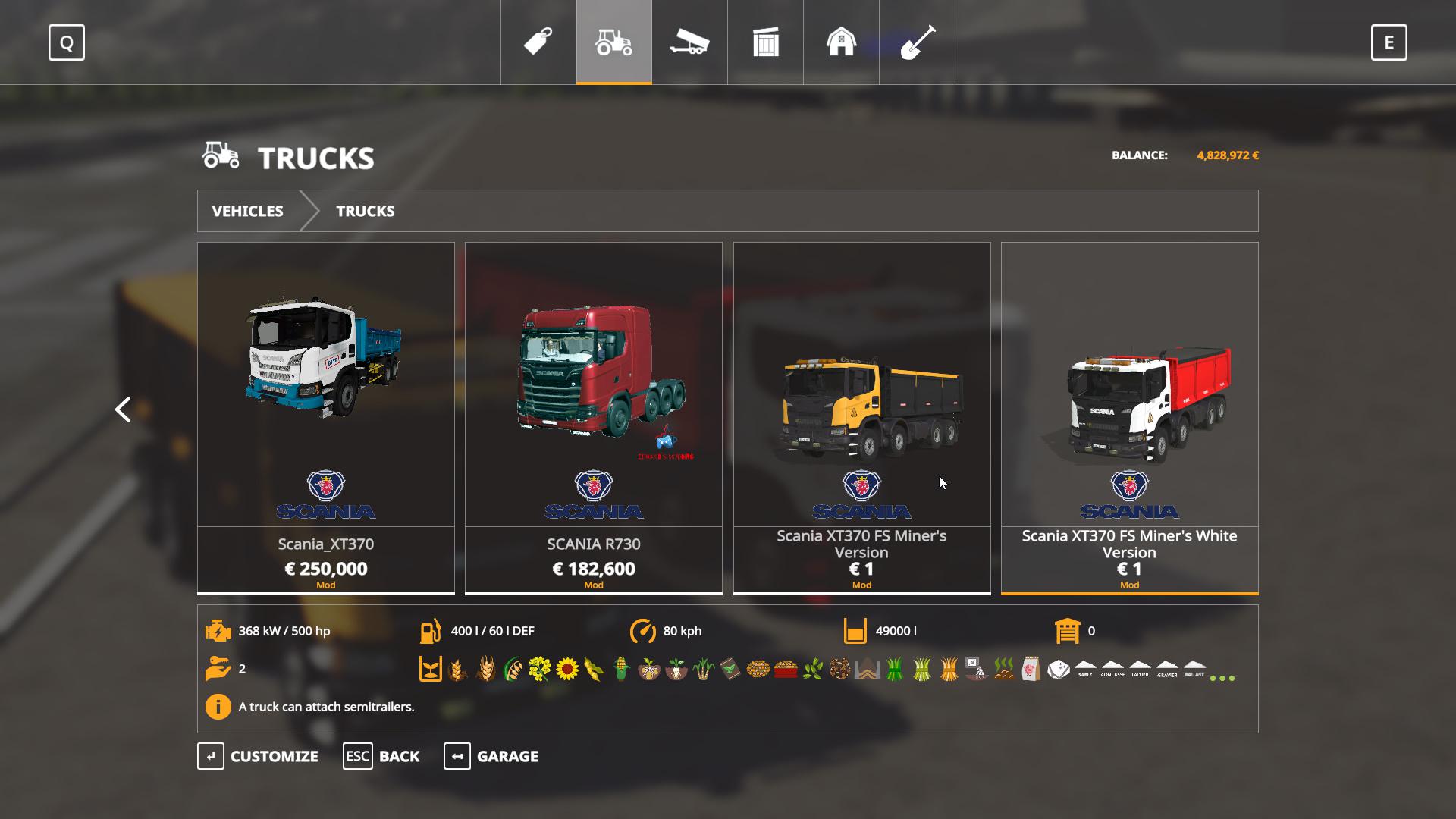Open the brands tab with price tag icon
The height and width of the screenshot is (819, 1456).
538,42
